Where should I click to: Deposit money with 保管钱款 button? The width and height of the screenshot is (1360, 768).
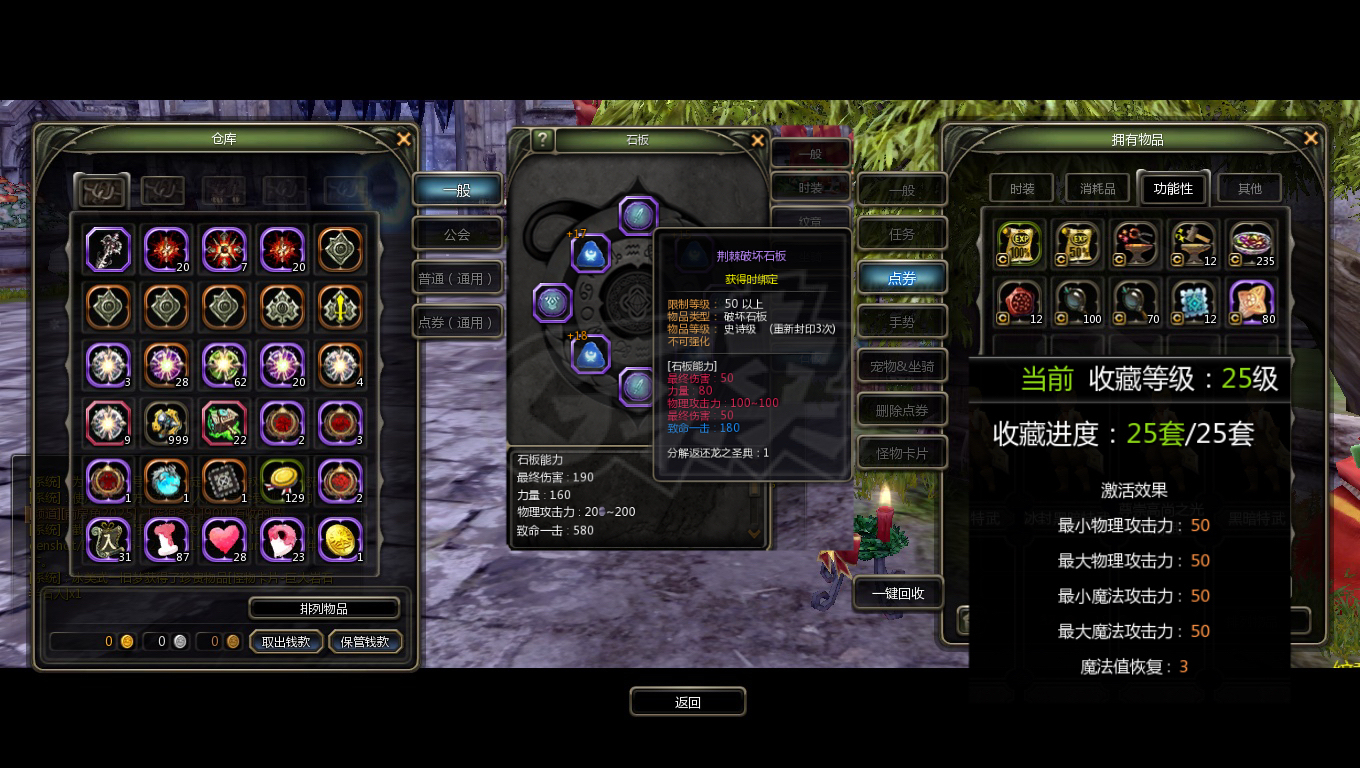(365, 642)
